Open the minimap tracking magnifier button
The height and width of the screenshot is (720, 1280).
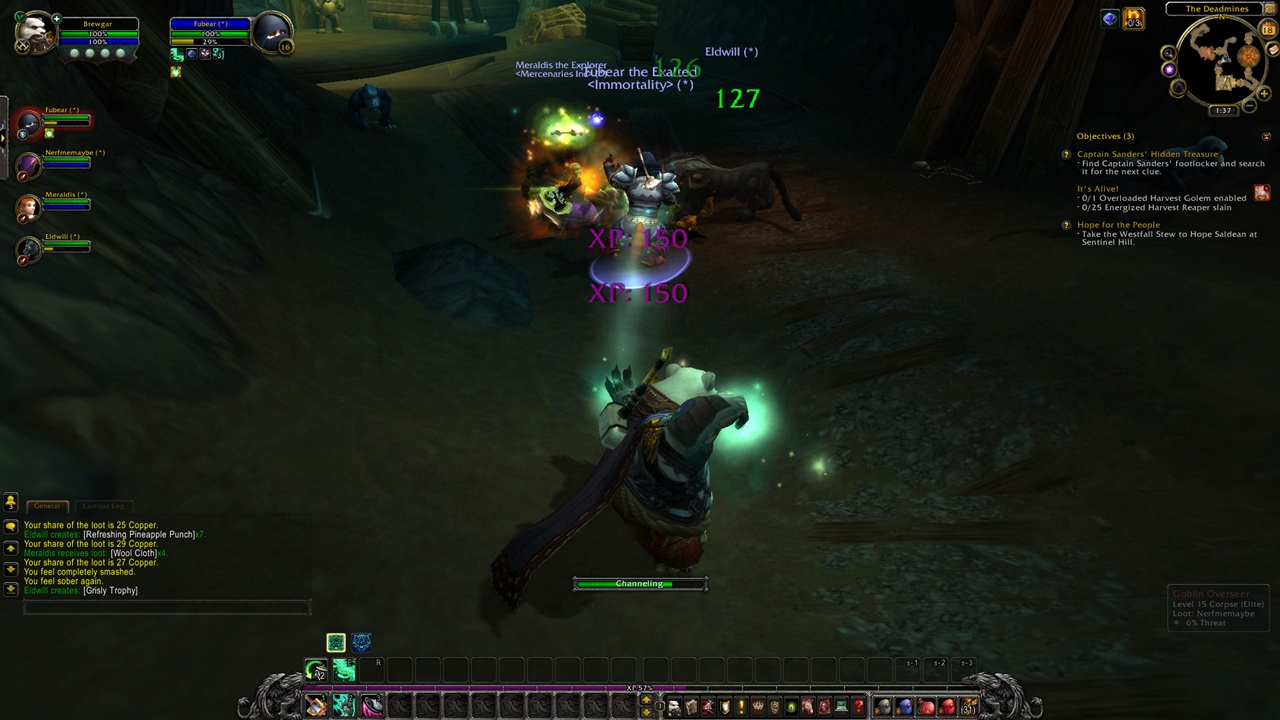tap(1168, 53)
